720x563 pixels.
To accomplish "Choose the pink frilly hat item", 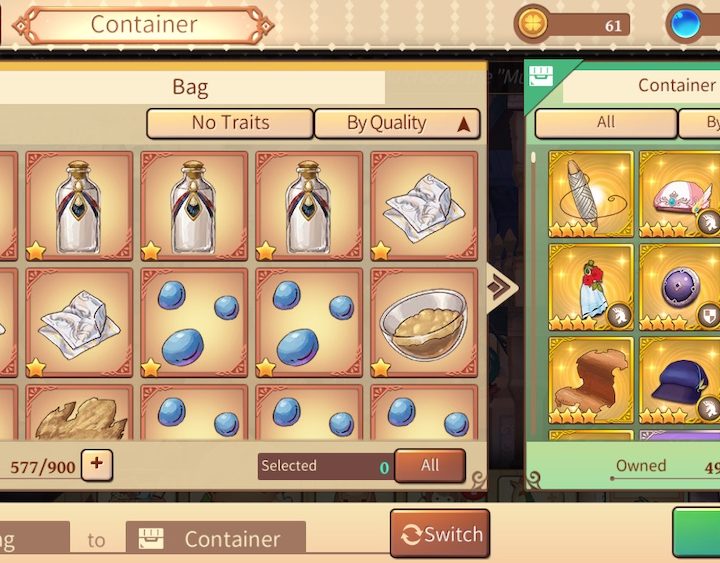I will [x=680, y=194].
